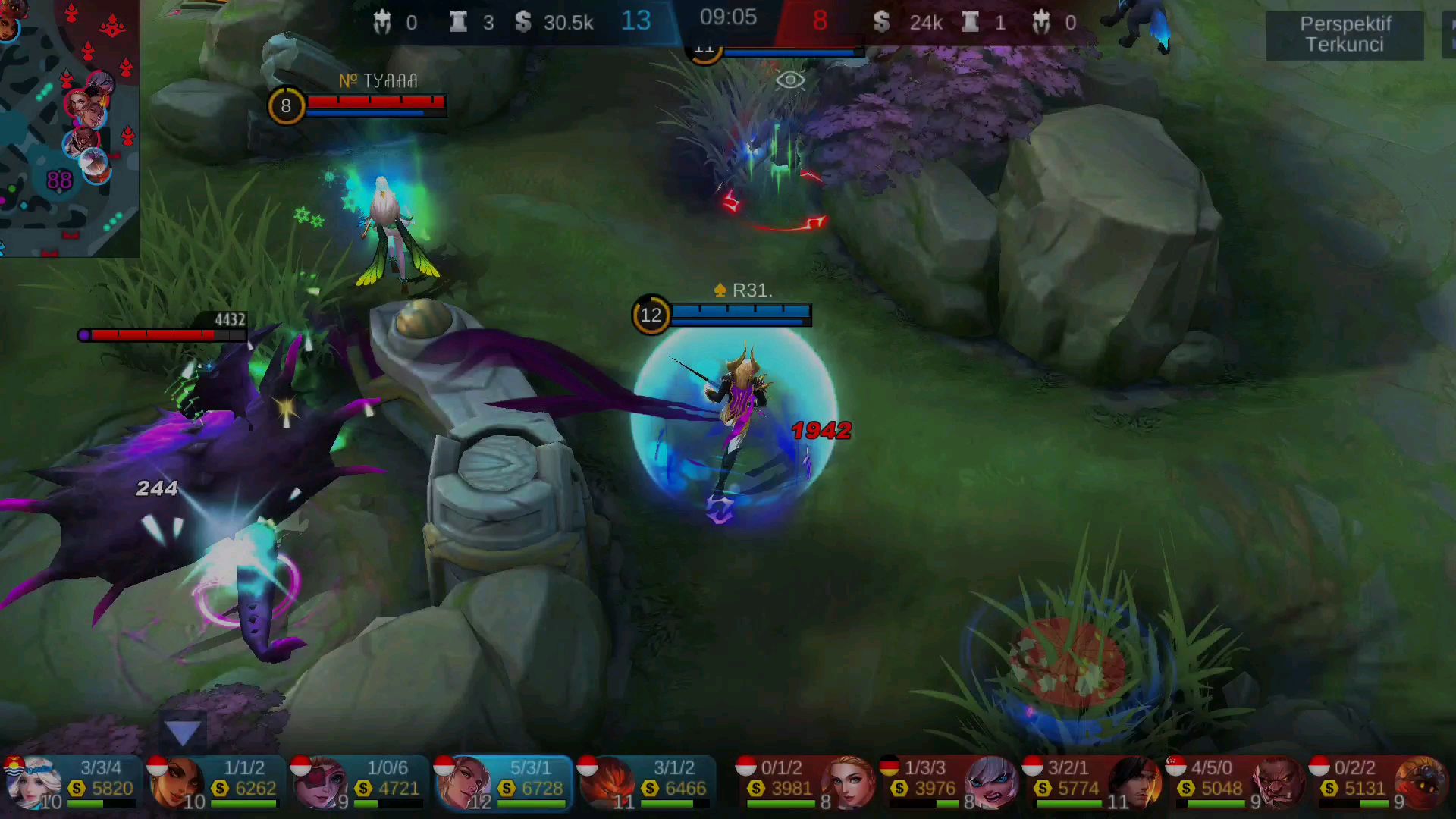The width and height of the screenshot is (1456, 819).
Task: Click the minimap in the corner
Action: coord(68,127)
